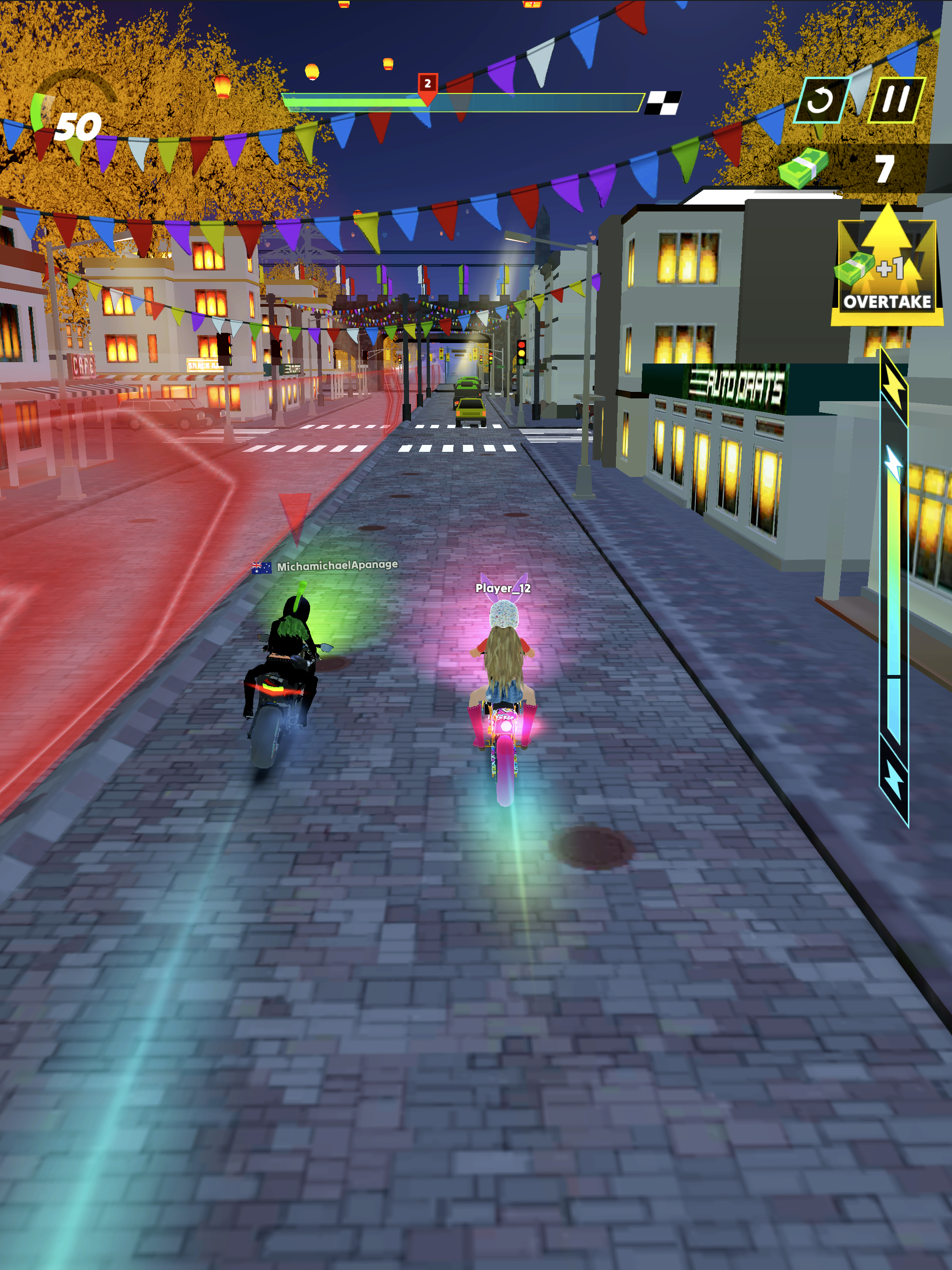Select the MichamichaelApanage name label
952x1270 pixels.
point(337,566)
